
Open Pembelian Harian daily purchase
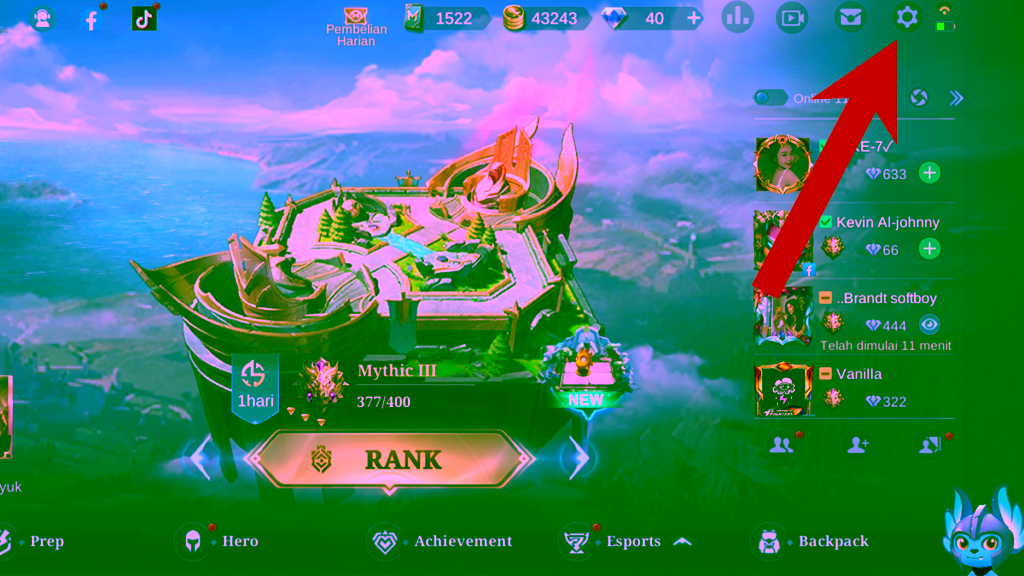356,27
